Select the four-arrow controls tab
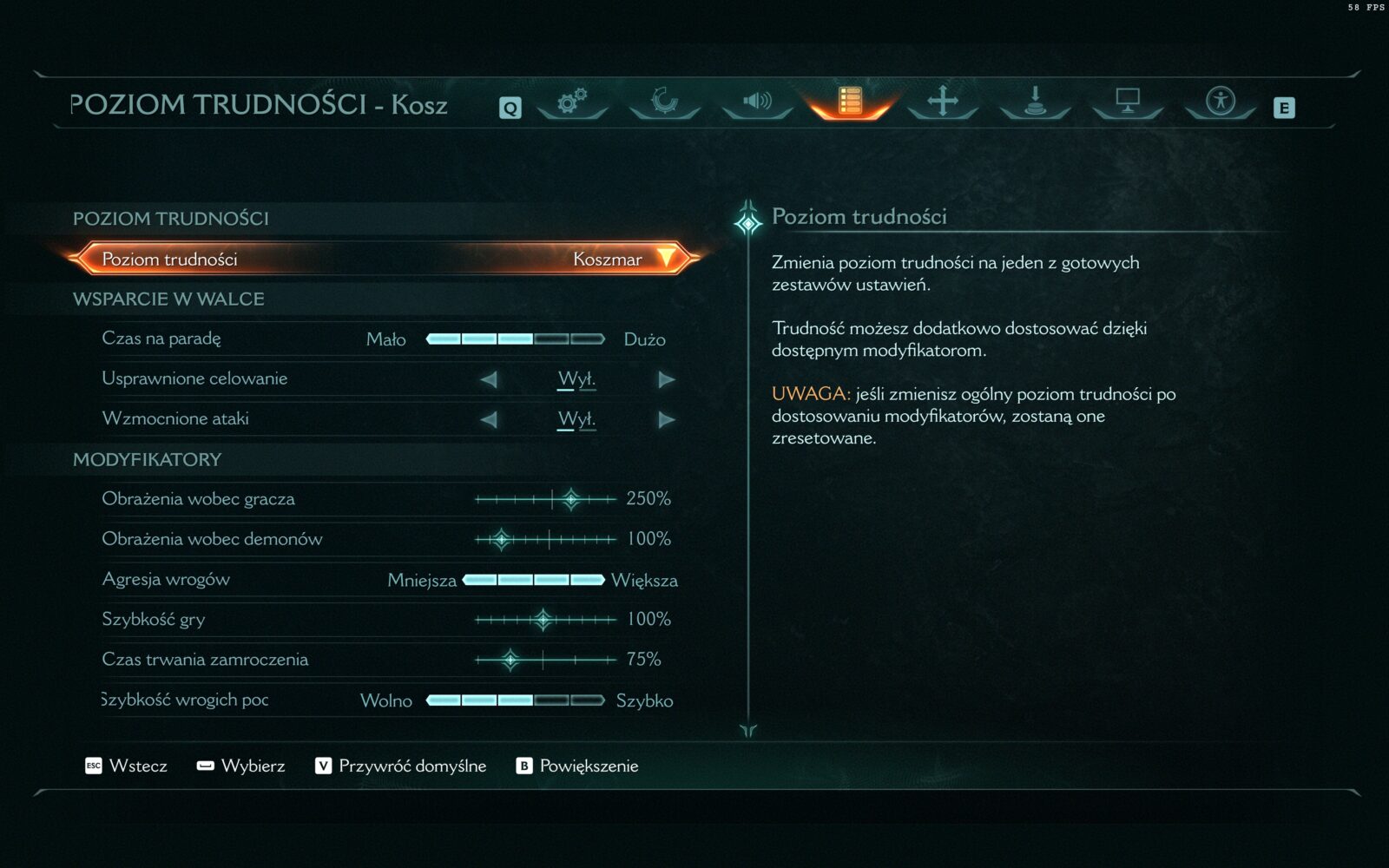Screen dimensions: 1389x868 coord(942,102)
